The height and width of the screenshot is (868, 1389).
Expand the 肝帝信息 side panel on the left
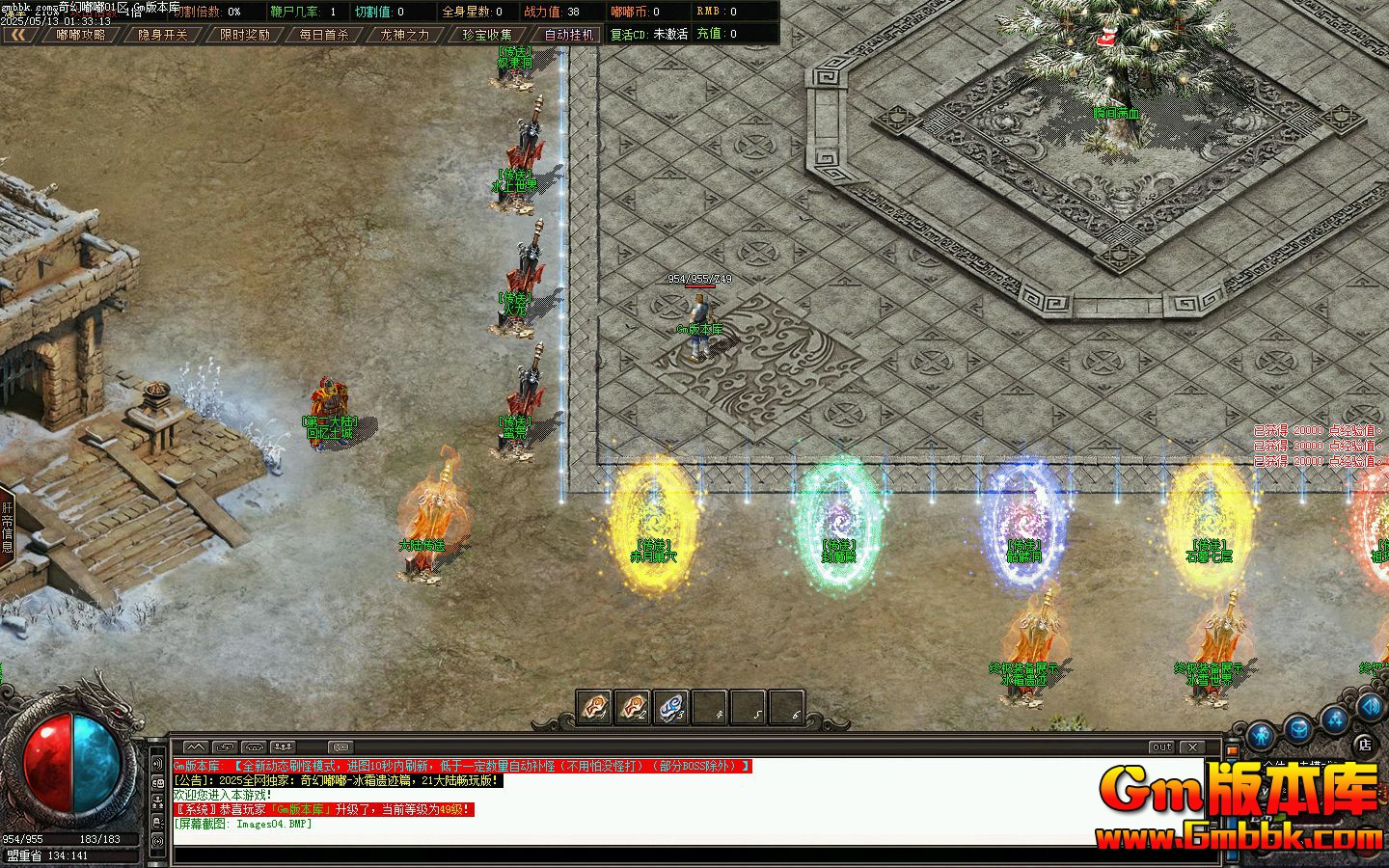pyautogui.click(x=9, y=526)
